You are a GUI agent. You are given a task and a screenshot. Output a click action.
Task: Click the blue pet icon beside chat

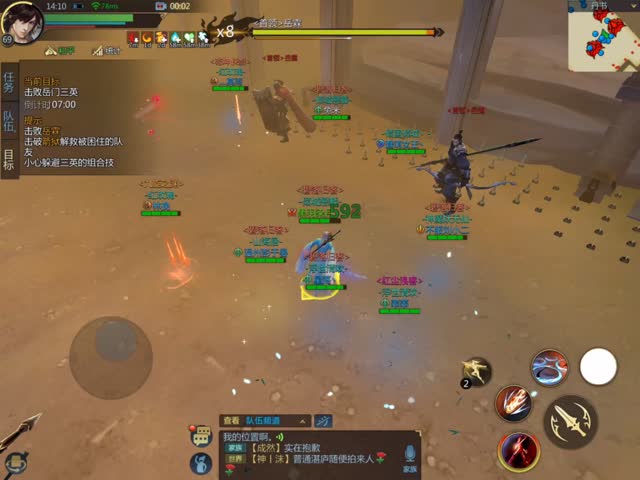click(x=200, y=463)
